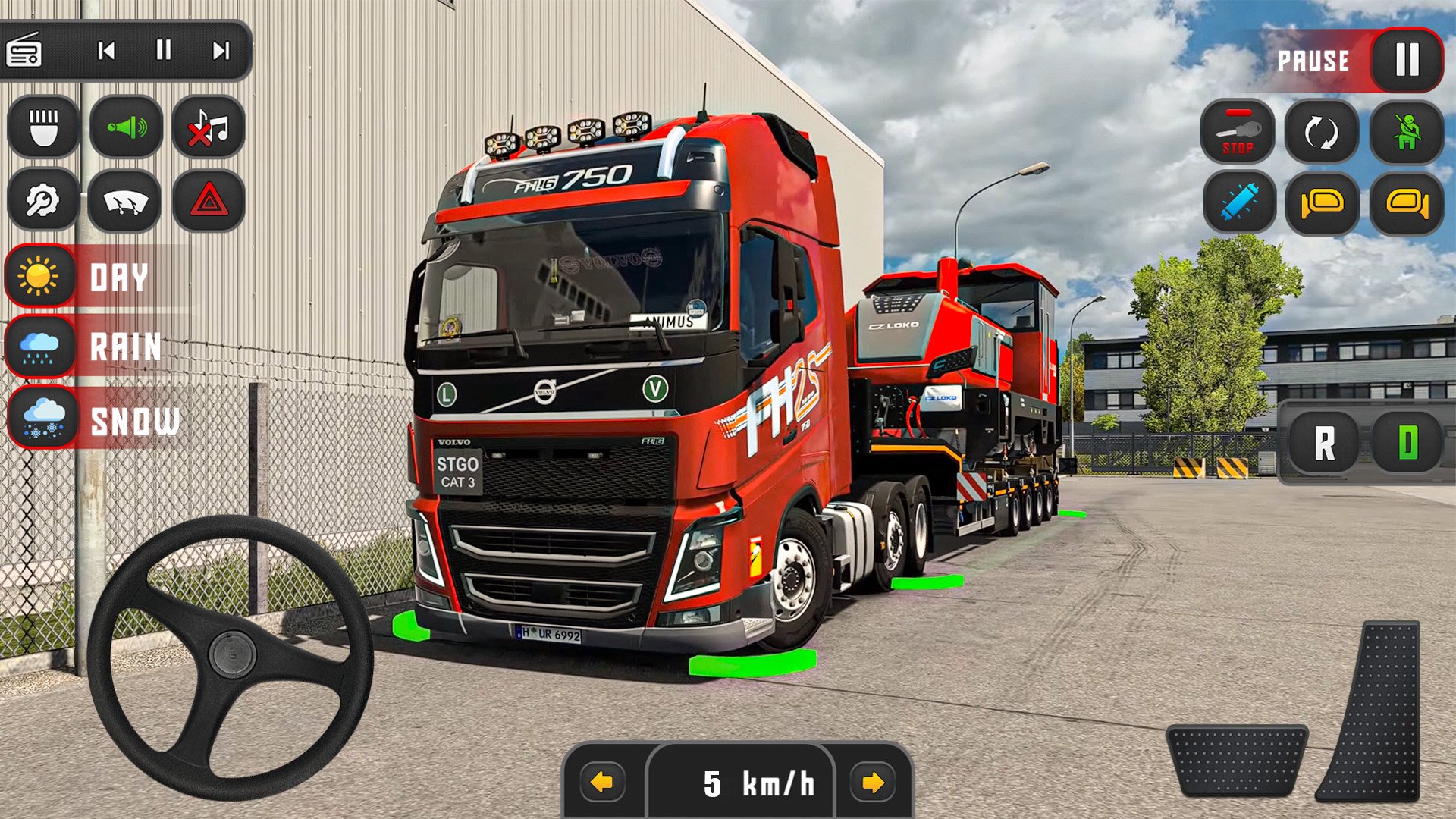
Task: Activate the windshield wipers
Action: point(125,201)
